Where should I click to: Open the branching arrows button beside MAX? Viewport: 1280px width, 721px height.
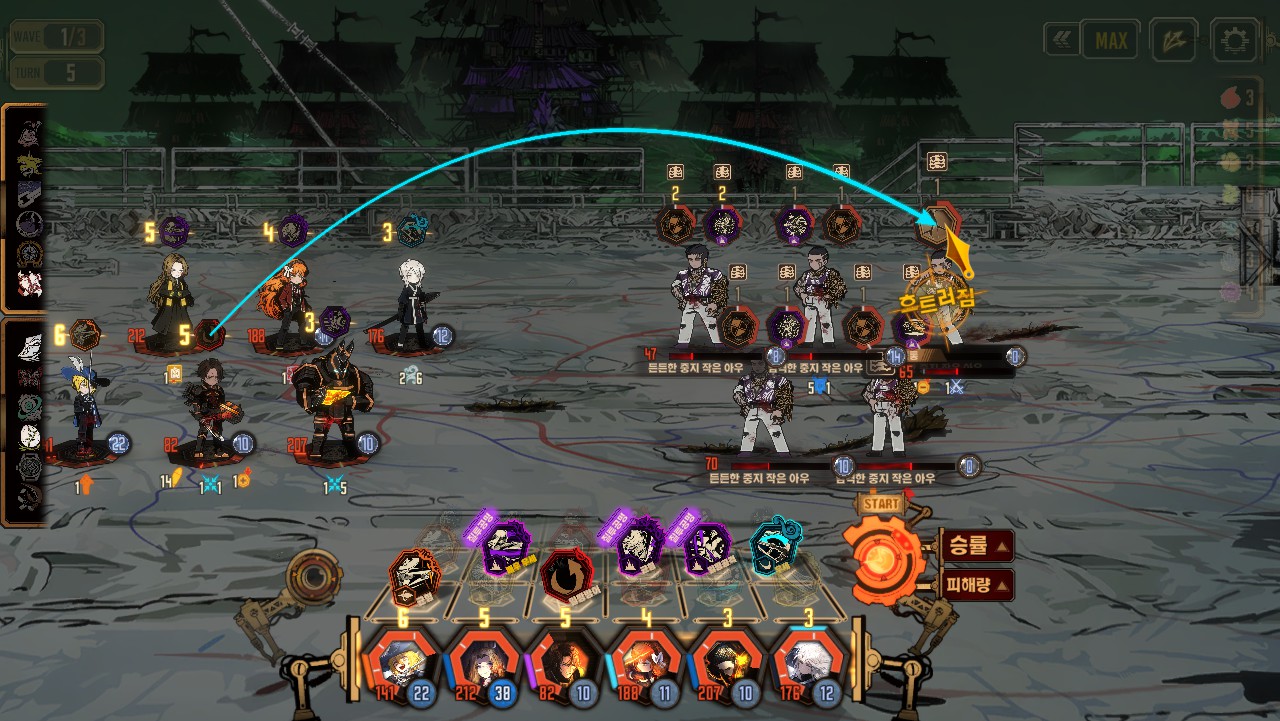click(x=1173, y=41)
